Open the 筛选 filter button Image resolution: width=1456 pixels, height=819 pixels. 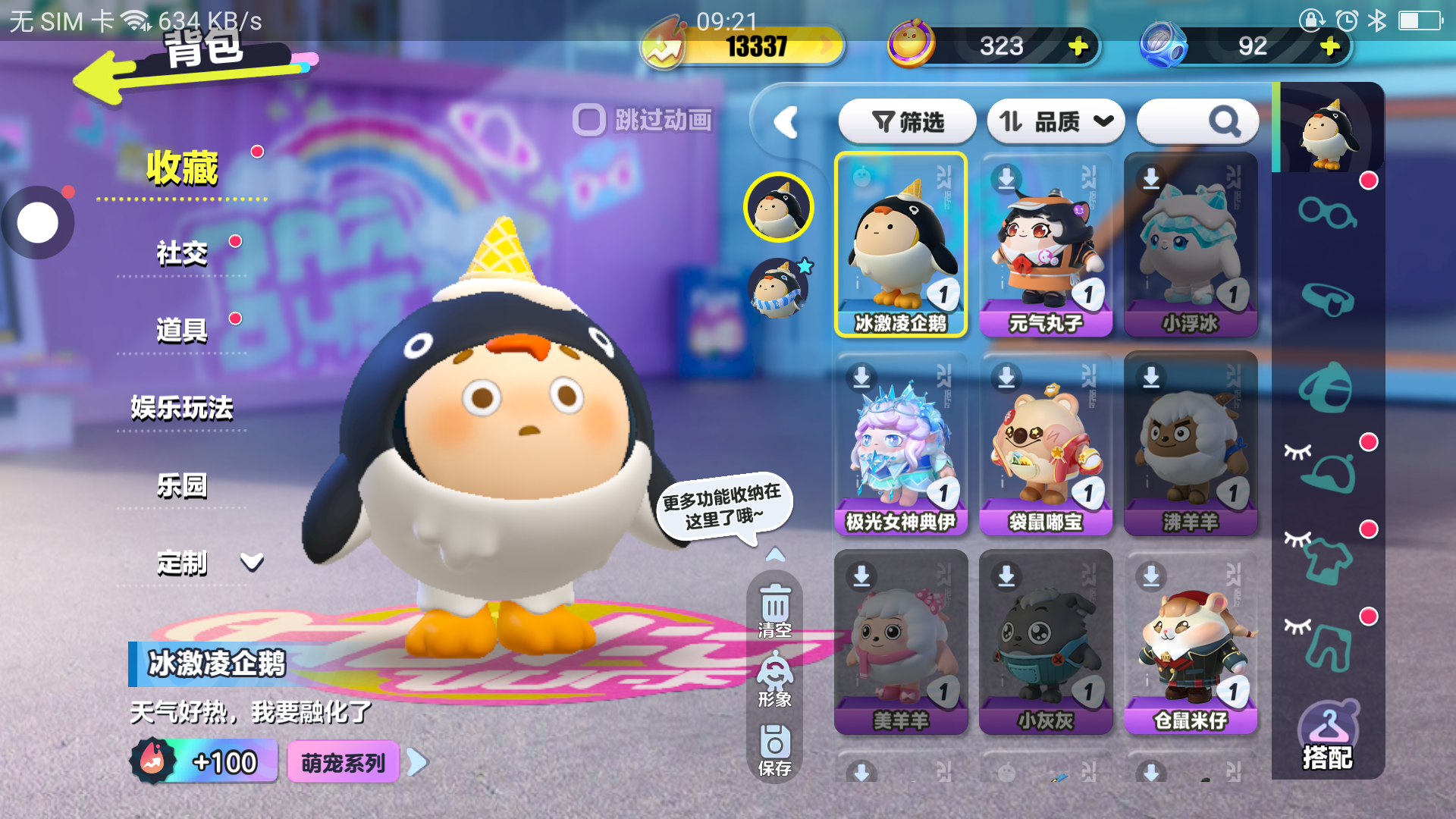click(907, 121)
